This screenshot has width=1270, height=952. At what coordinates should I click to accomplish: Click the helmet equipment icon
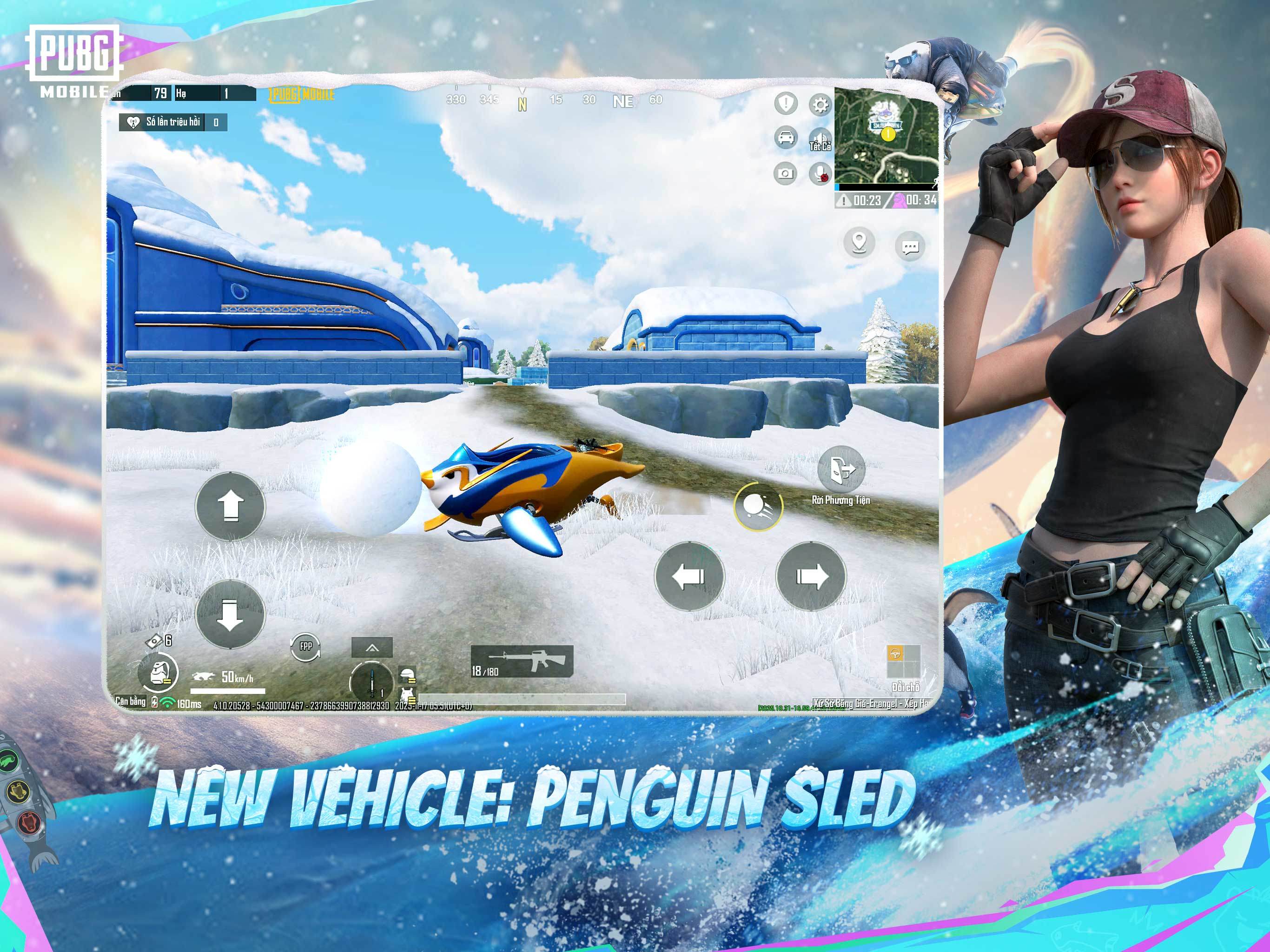(409, 673)
